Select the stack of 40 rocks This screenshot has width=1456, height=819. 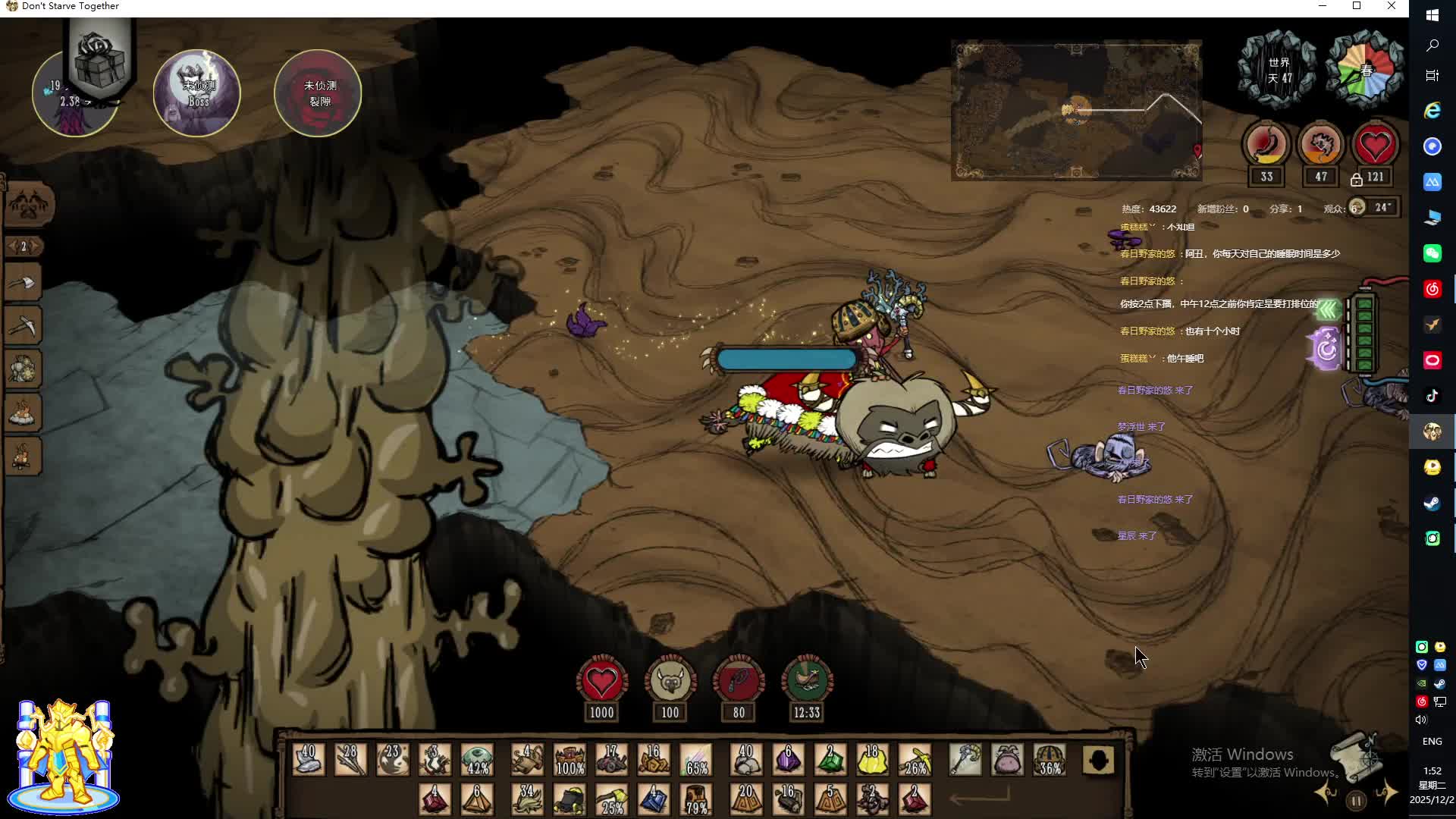coord(745,759)
